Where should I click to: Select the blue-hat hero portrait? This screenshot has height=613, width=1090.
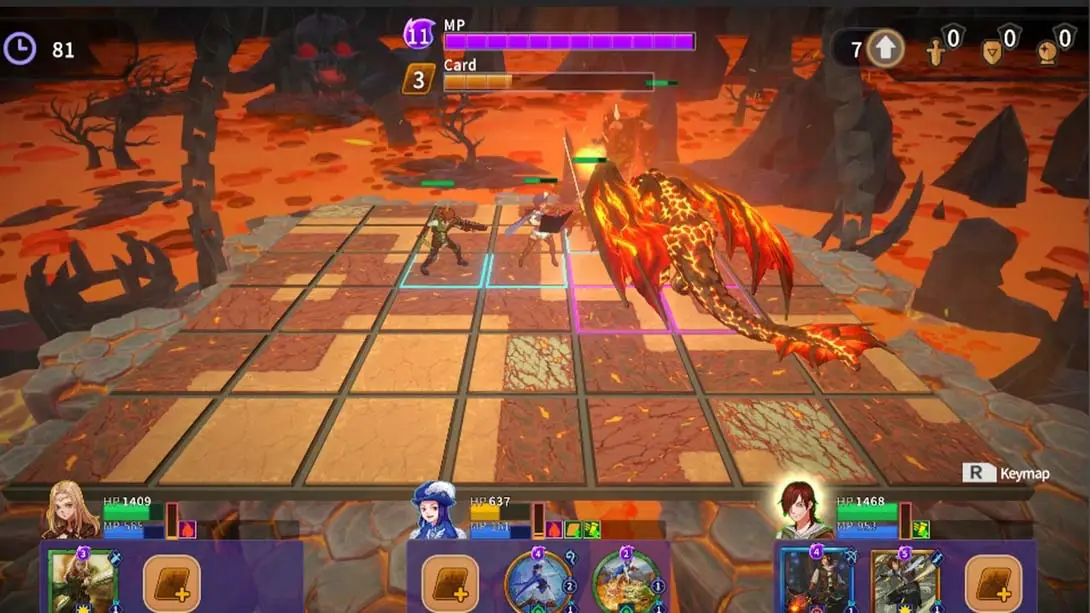433,512
